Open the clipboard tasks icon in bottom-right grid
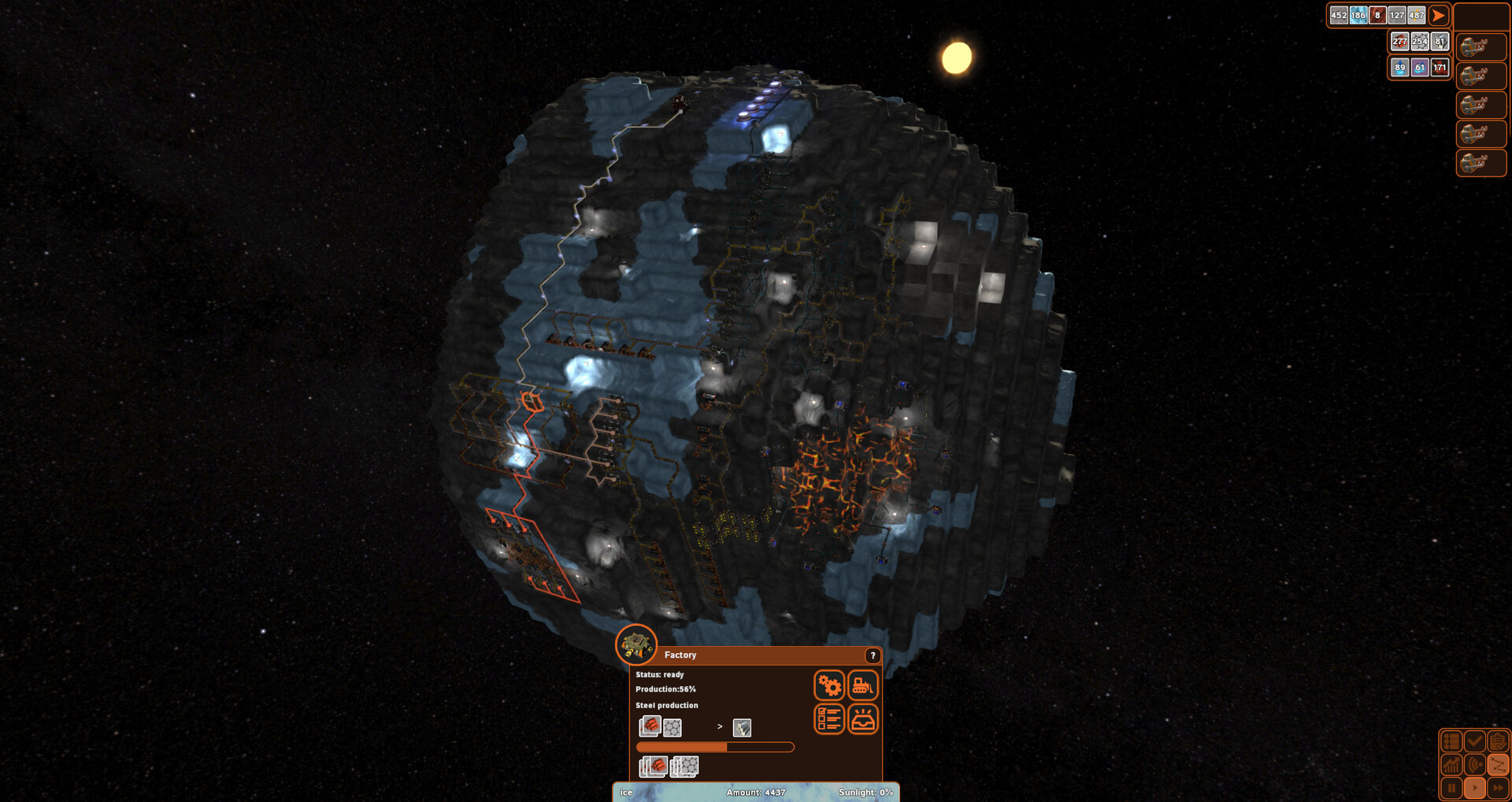This screenshot has height=802, width=1512. point(1499,741)
